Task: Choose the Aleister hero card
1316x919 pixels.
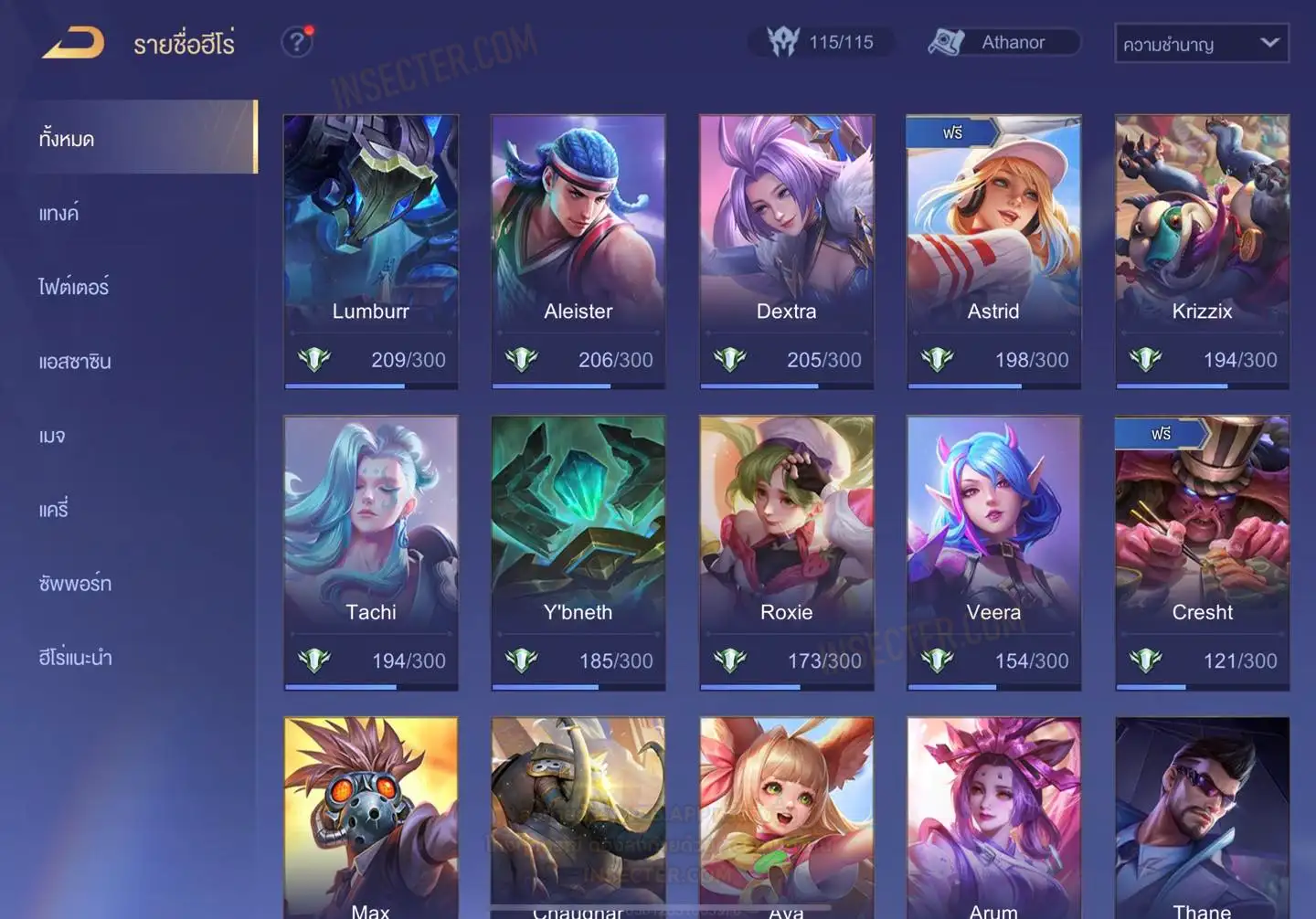Action: (x=578, y=251)
